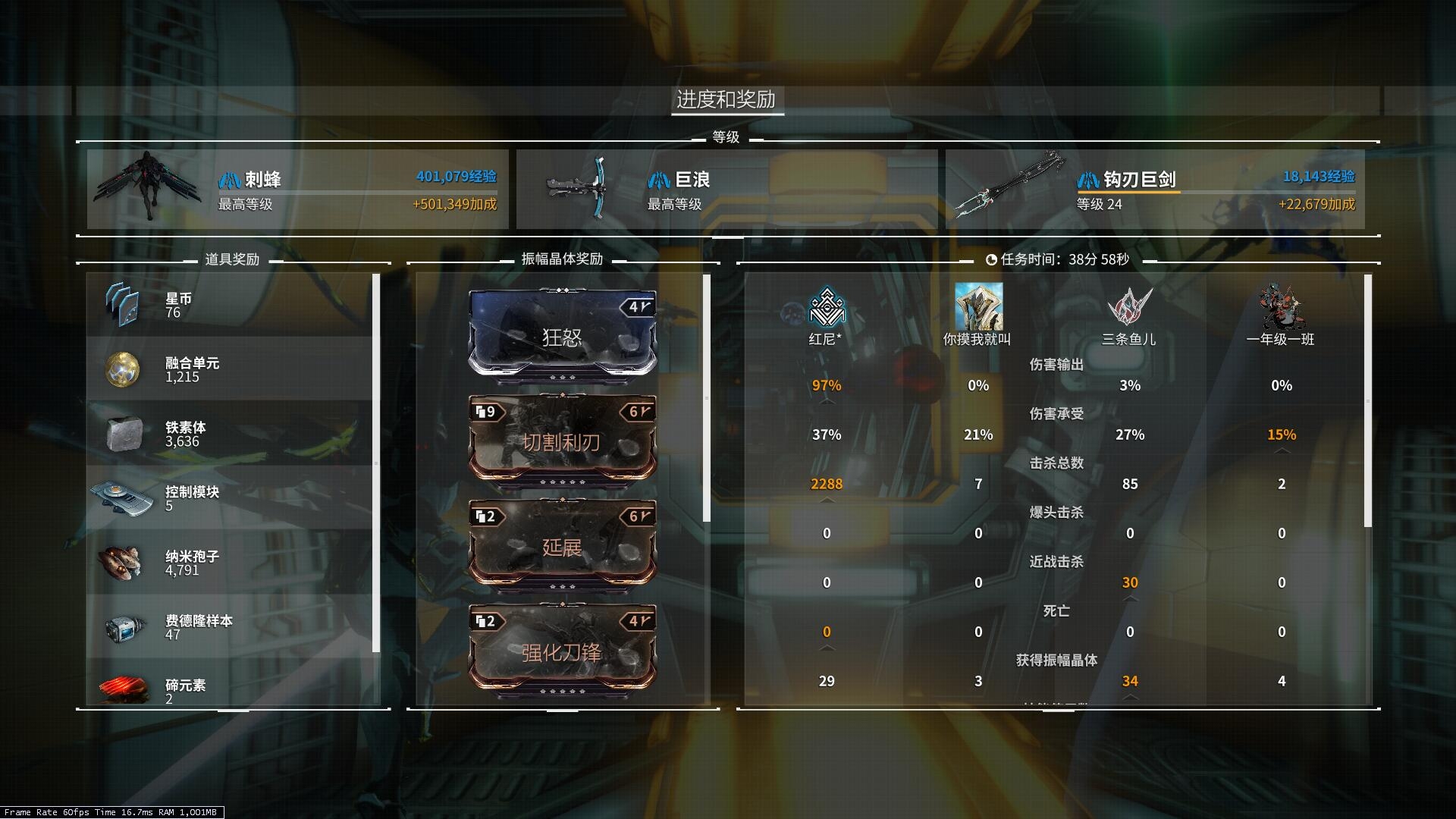Open the 延展 mod reward
Viewport: 1456px width, 819px height.
coord(563,544)
